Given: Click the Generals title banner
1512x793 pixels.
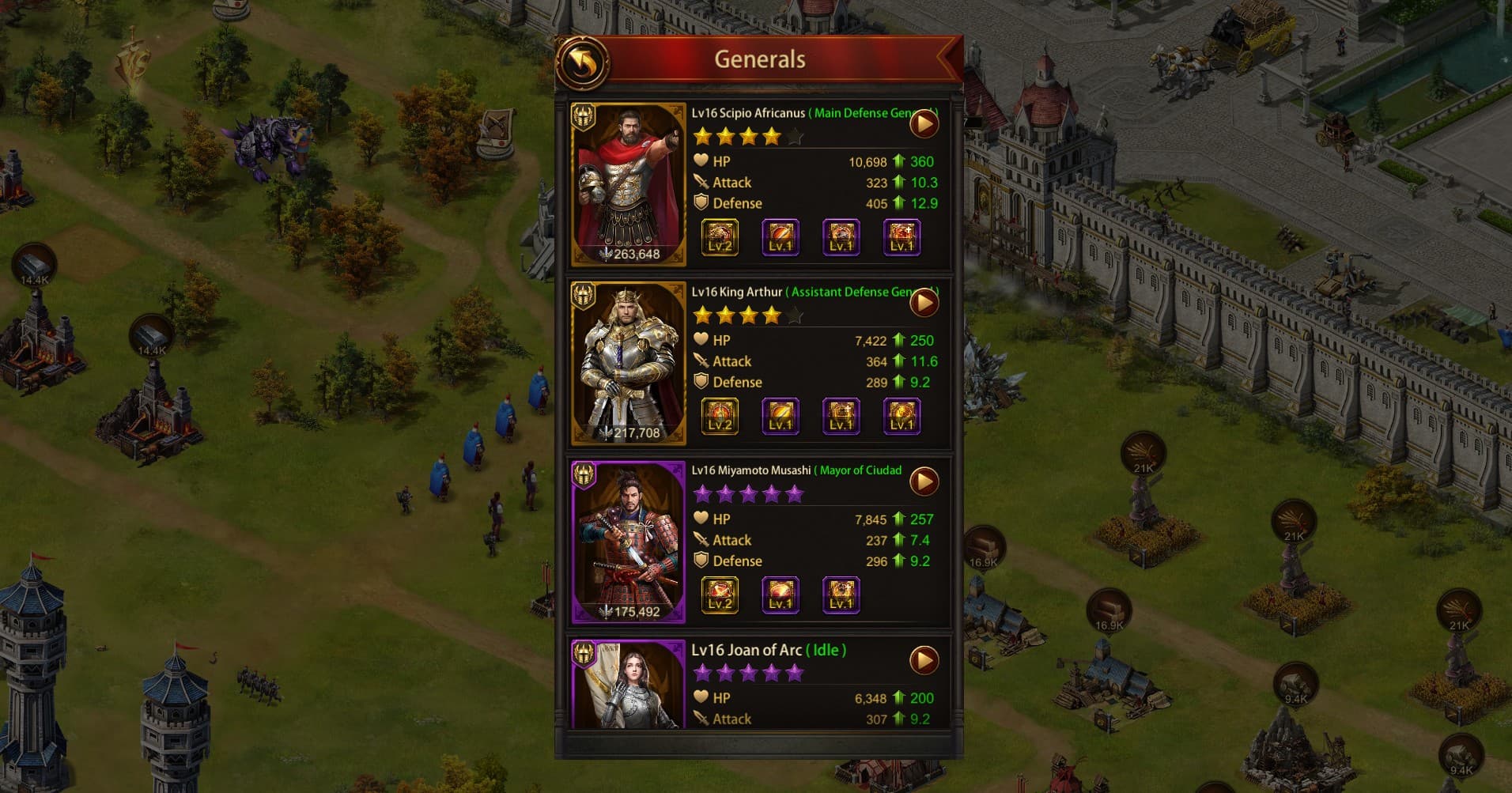Looking at the screenshot, I should [x=758, y=59].
